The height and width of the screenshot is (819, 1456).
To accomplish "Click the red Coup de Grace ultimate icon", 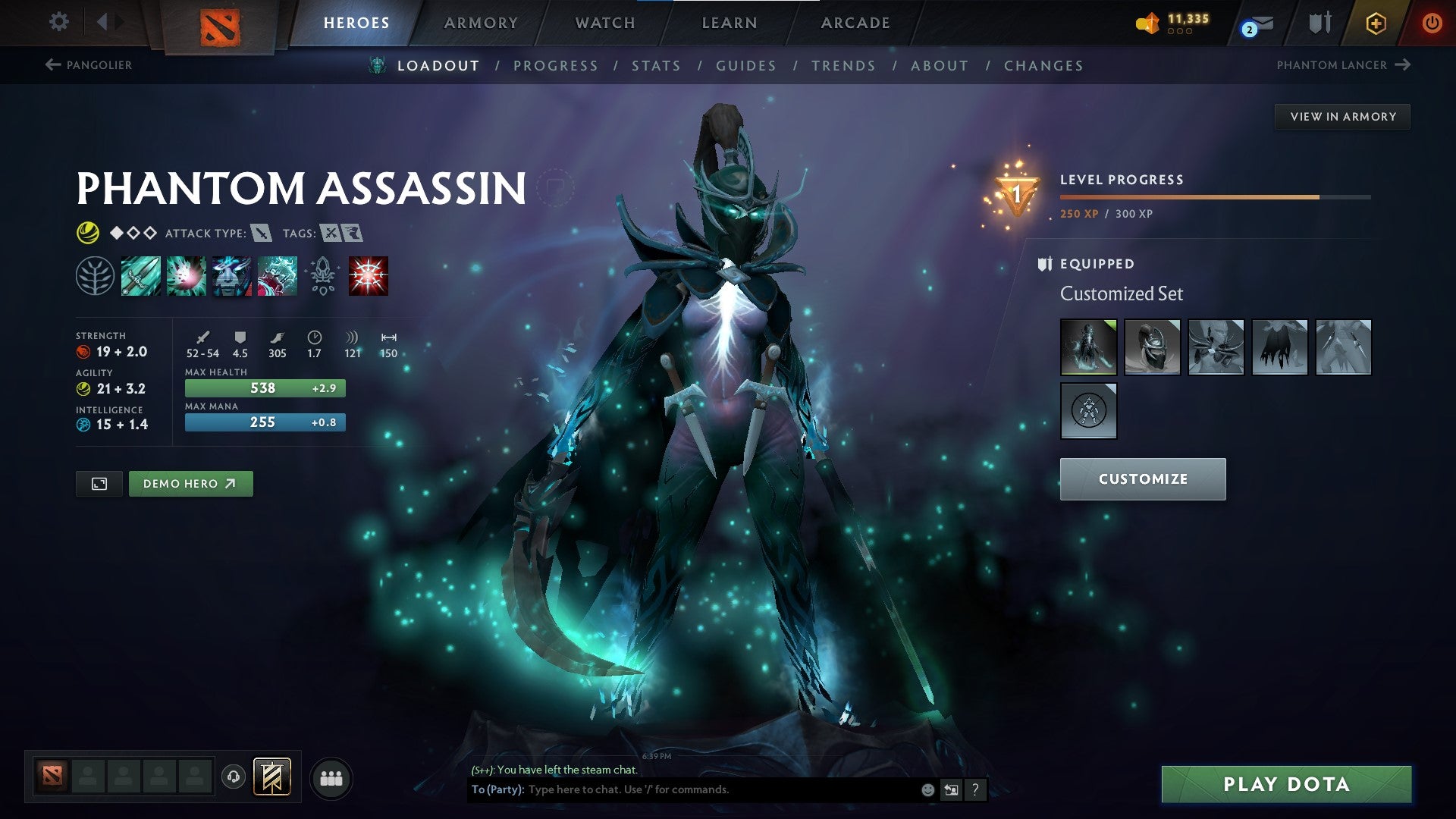I will [x=367, y=275].
